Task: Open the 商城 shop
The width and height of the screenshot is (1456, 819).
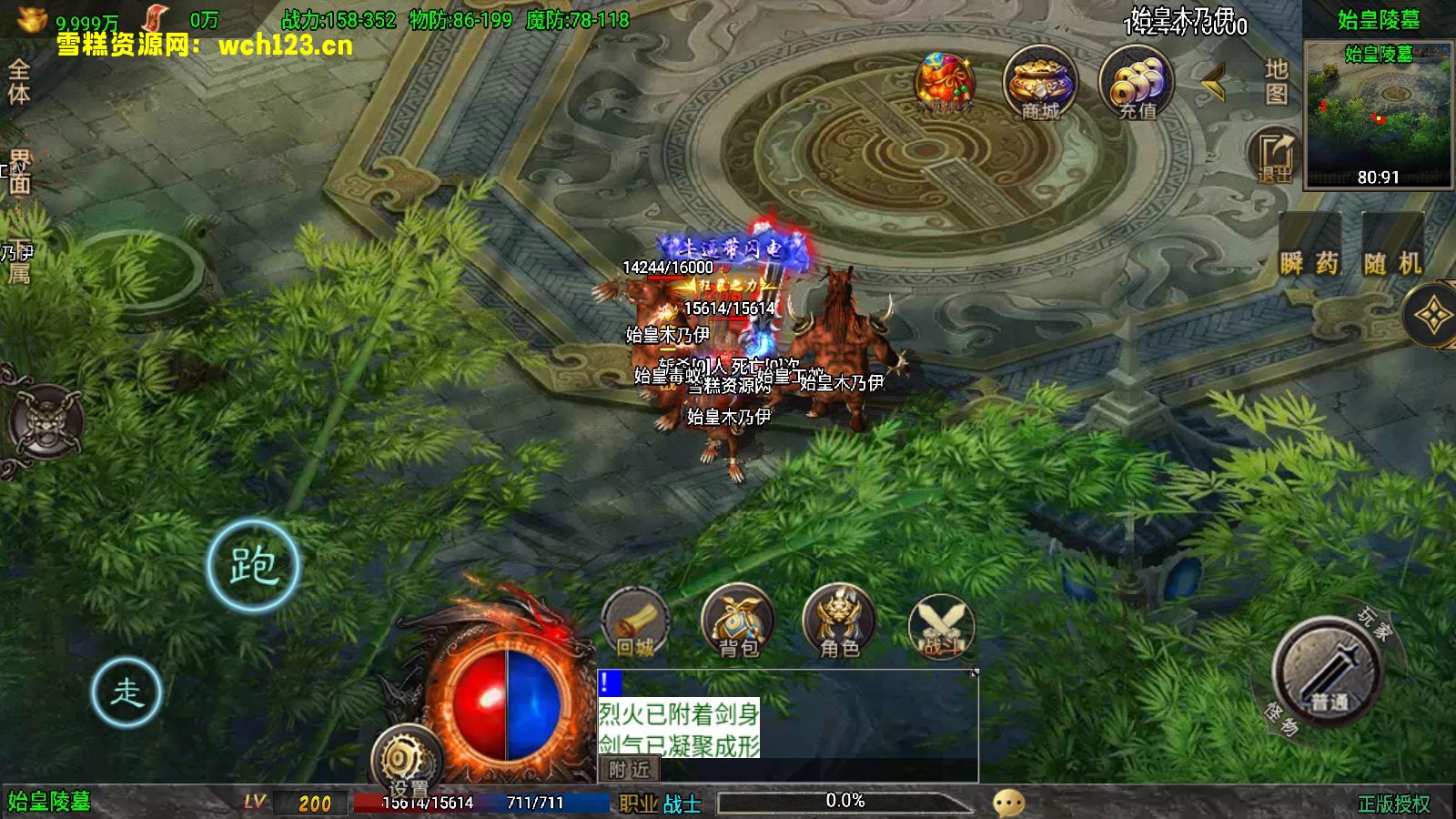Action: point(1040,83)
